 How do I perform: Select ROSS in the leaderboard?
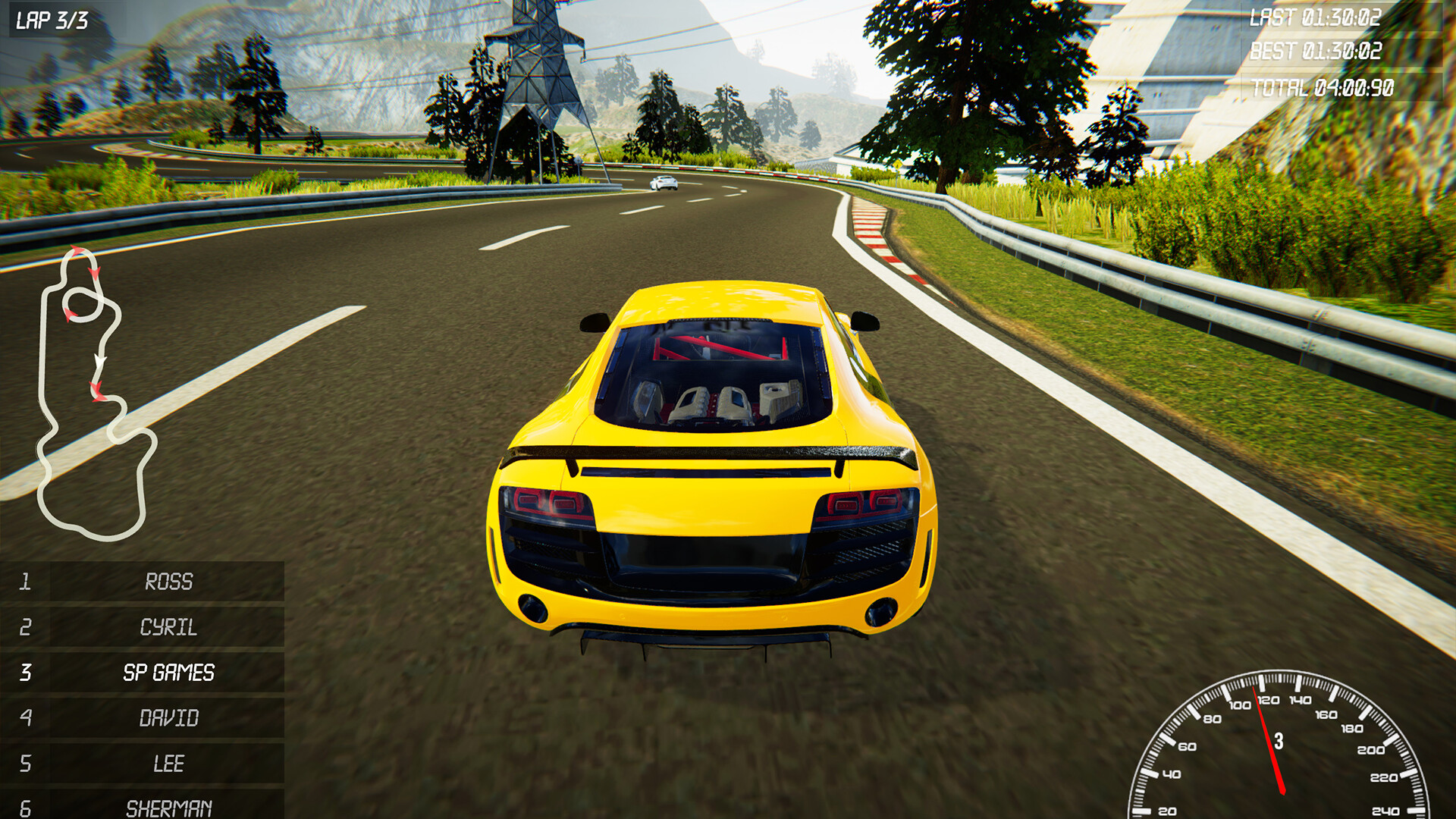click(168, 582)
